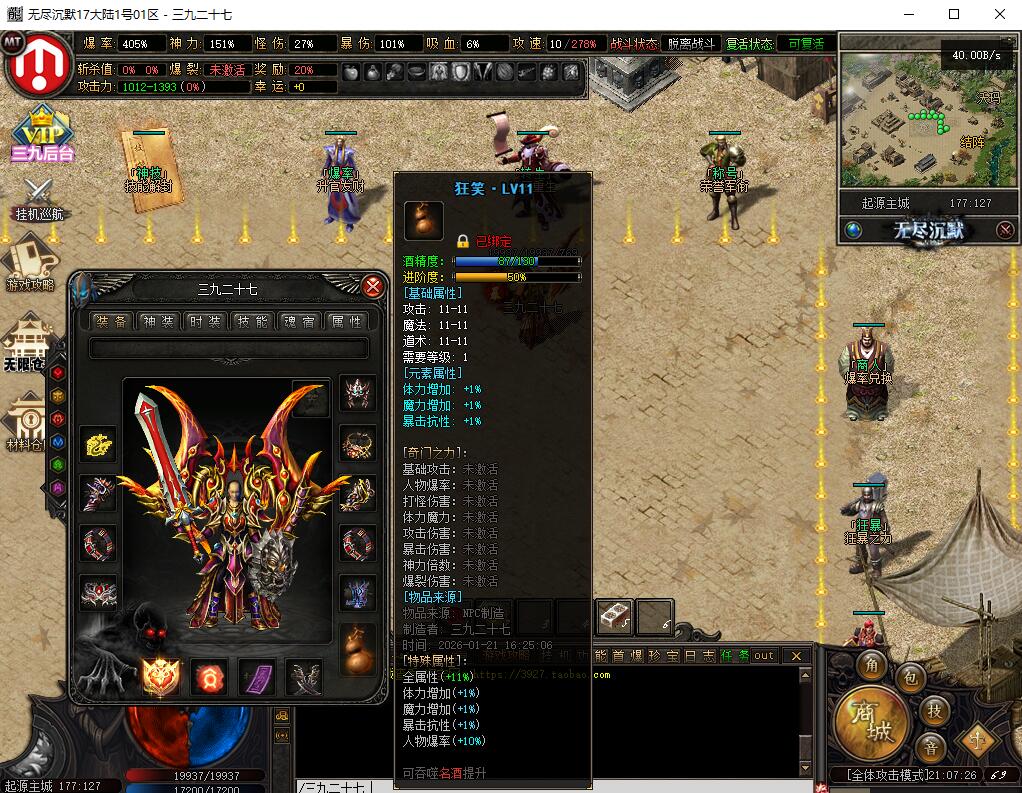The image size is (1022, 793).
Task: Click the purple talisman card slot
Action: 256,677
